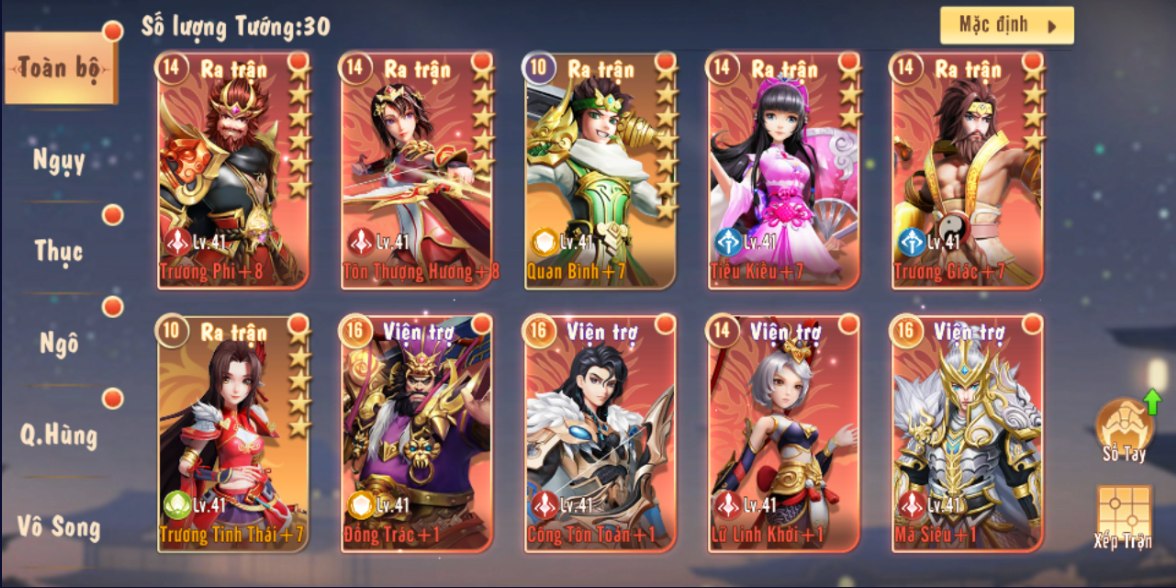The image size is (1176, 588).
Task: Open the Thục faction tab
Action: [59, 250]
